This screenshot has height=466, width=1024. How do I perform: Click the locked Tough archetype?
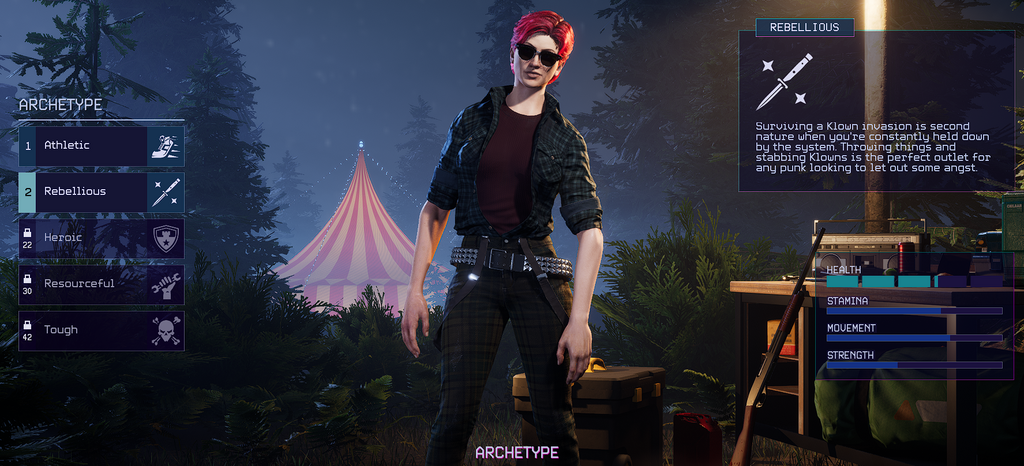point(100,330)
